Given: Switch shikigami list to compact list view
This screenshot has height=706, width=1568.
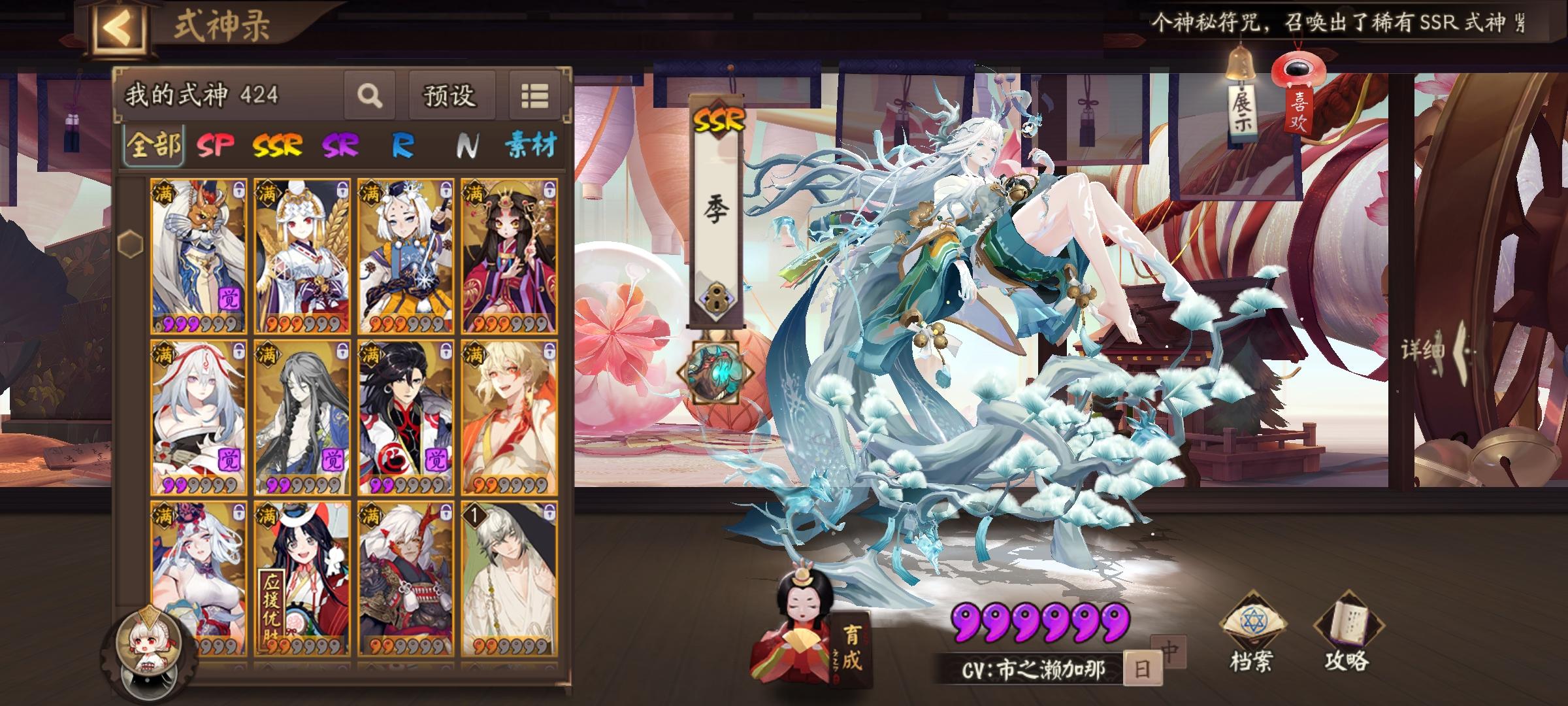Looking at the screenshot, I should click(x=537, y=94).
